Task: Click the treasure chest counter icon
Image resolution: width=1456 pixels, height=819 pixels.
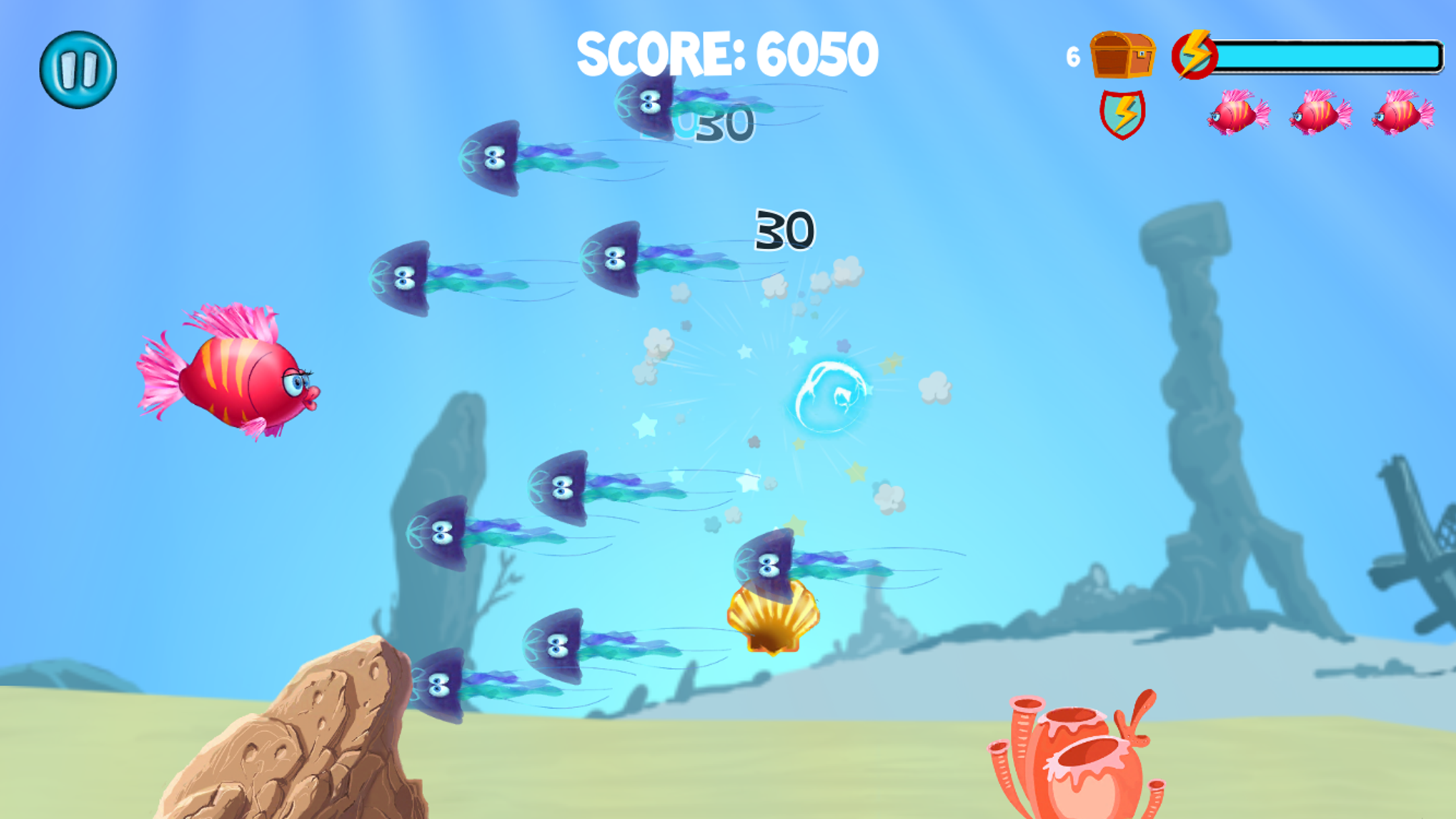Action: pos(1124,56)
